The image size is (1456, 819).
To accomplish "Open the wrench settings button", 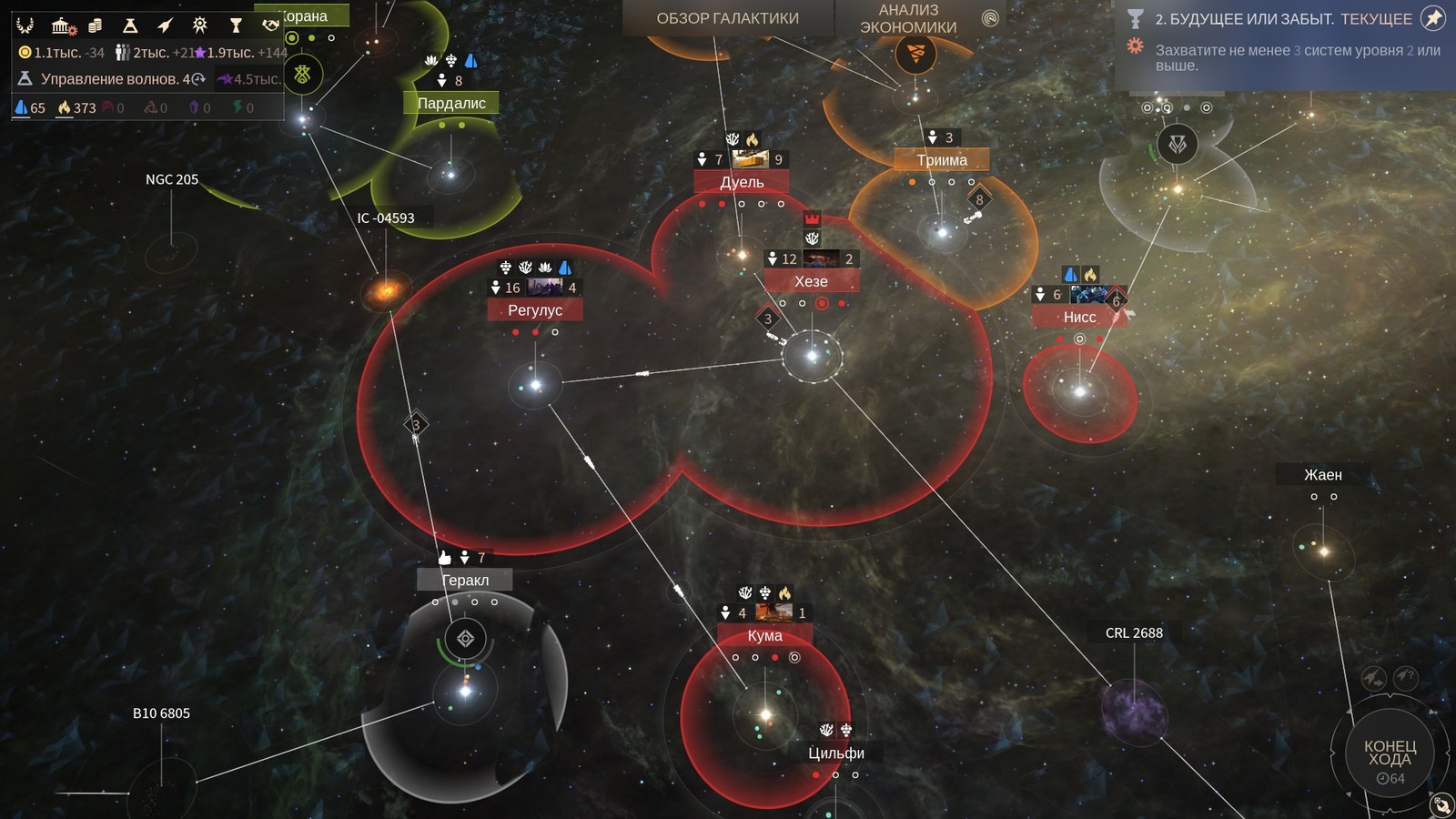I will click(1441, 804).
